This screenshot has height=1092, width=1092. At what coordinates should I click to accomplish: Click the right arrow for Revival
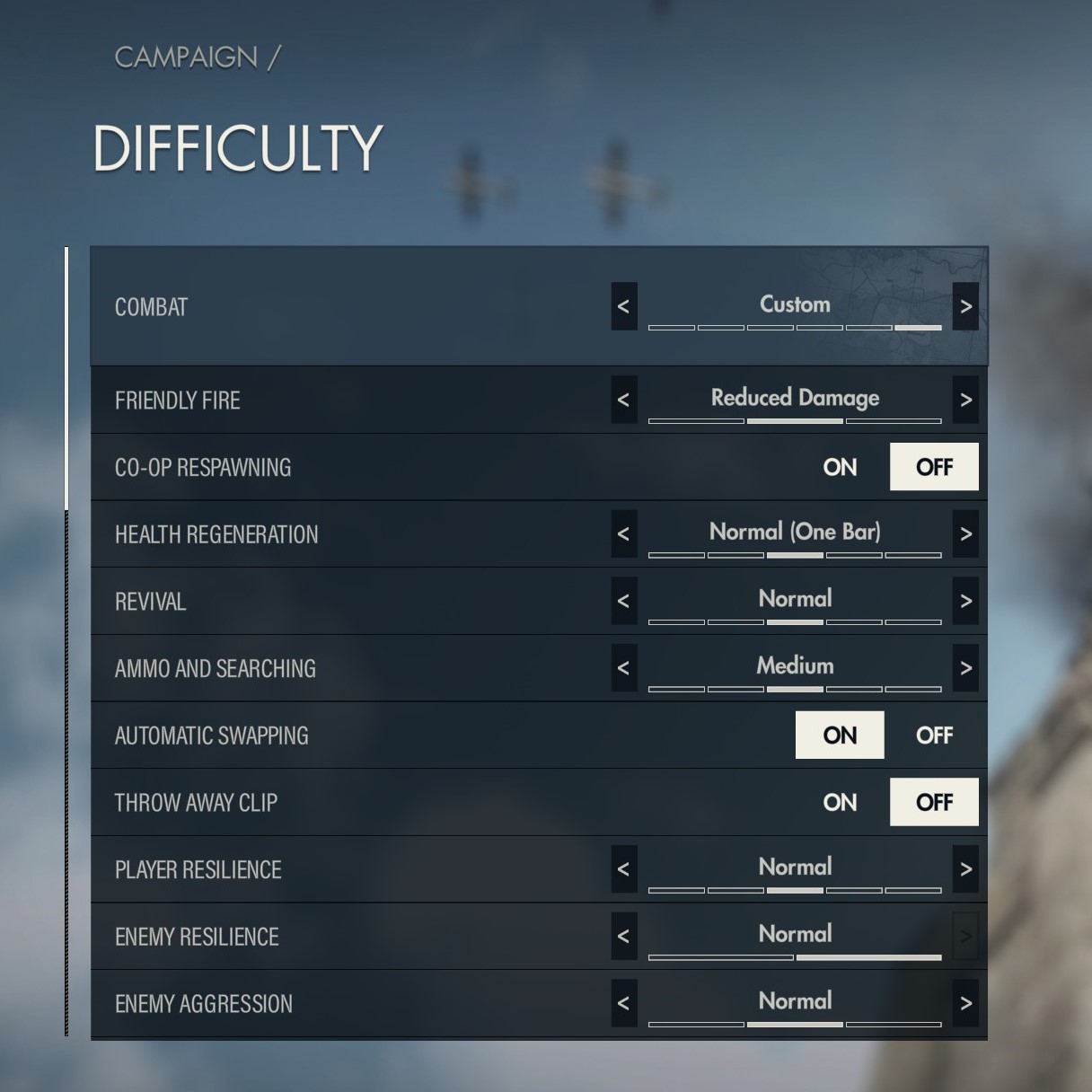tap(965, 601)
